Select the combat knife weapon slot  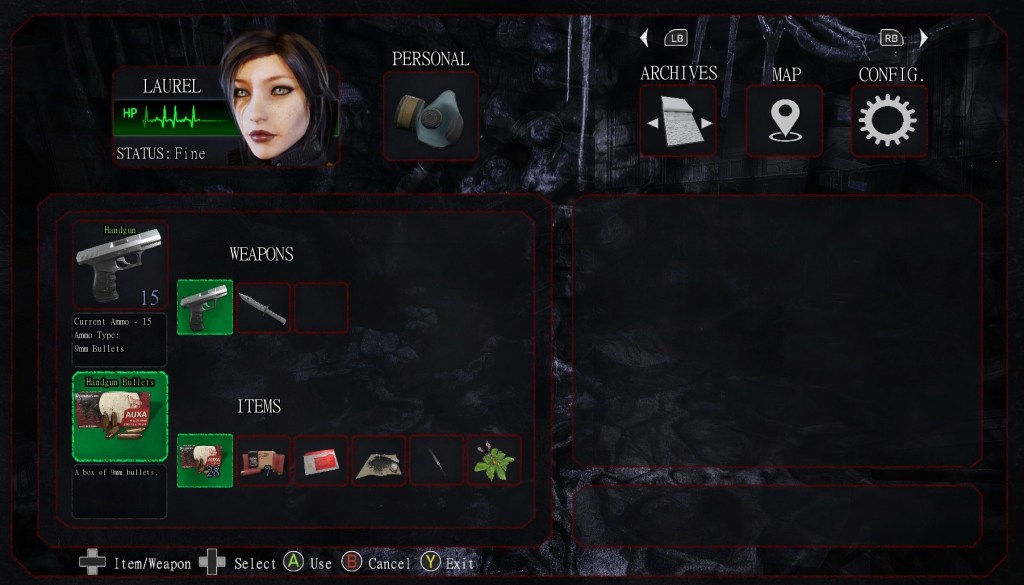pos(263,307)
